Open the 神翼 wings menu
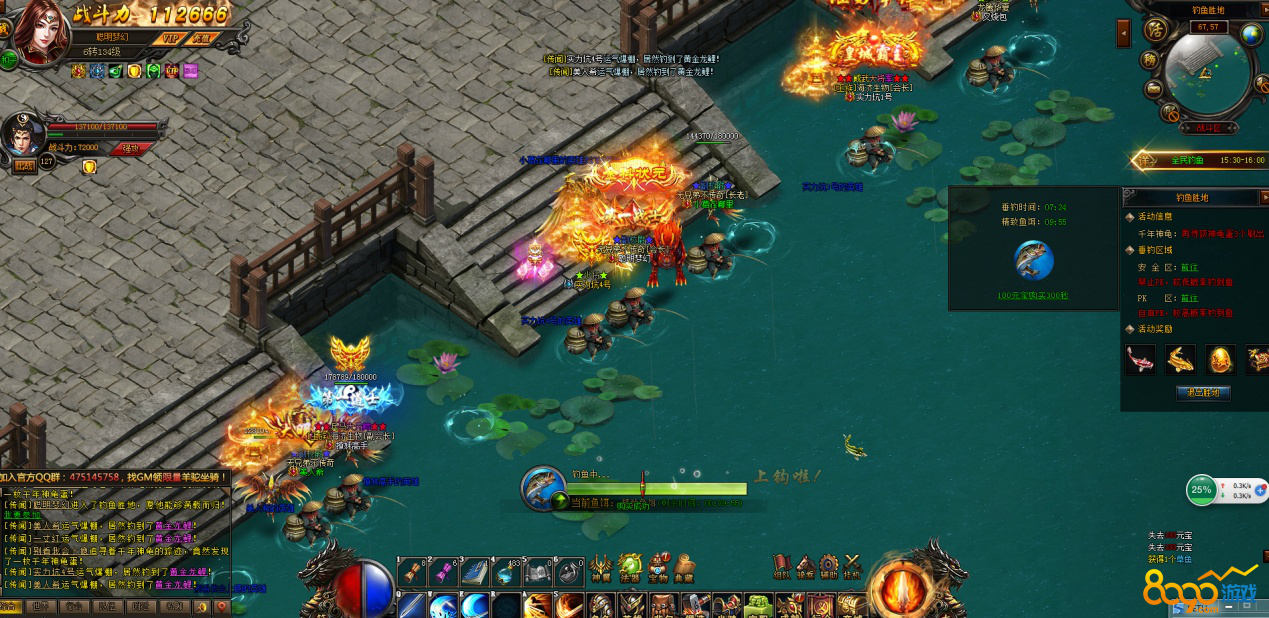The image size is (1269, 618). [x=600, y=566]
